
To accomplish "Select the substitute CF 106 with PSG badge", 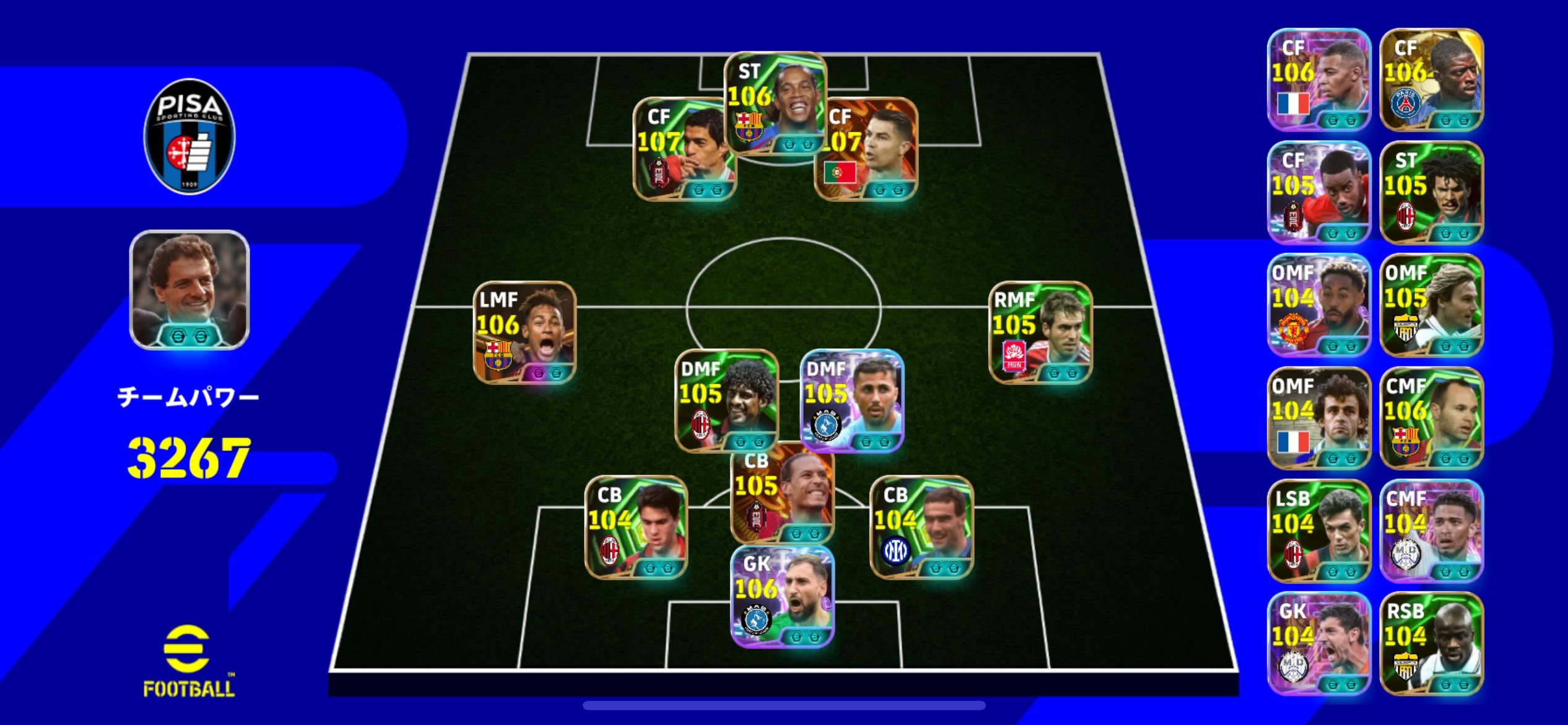I will (1431, 79).
